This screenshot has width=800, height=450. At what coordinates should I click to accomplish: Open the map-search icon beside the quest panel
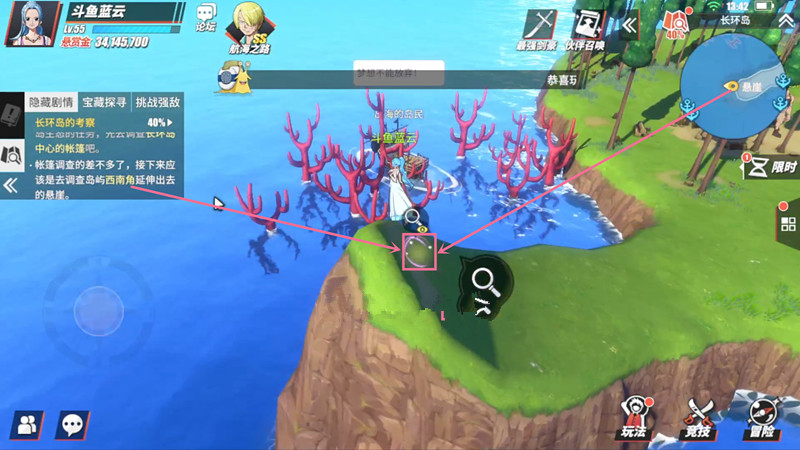pyautogui.click(x=12, y=153)
